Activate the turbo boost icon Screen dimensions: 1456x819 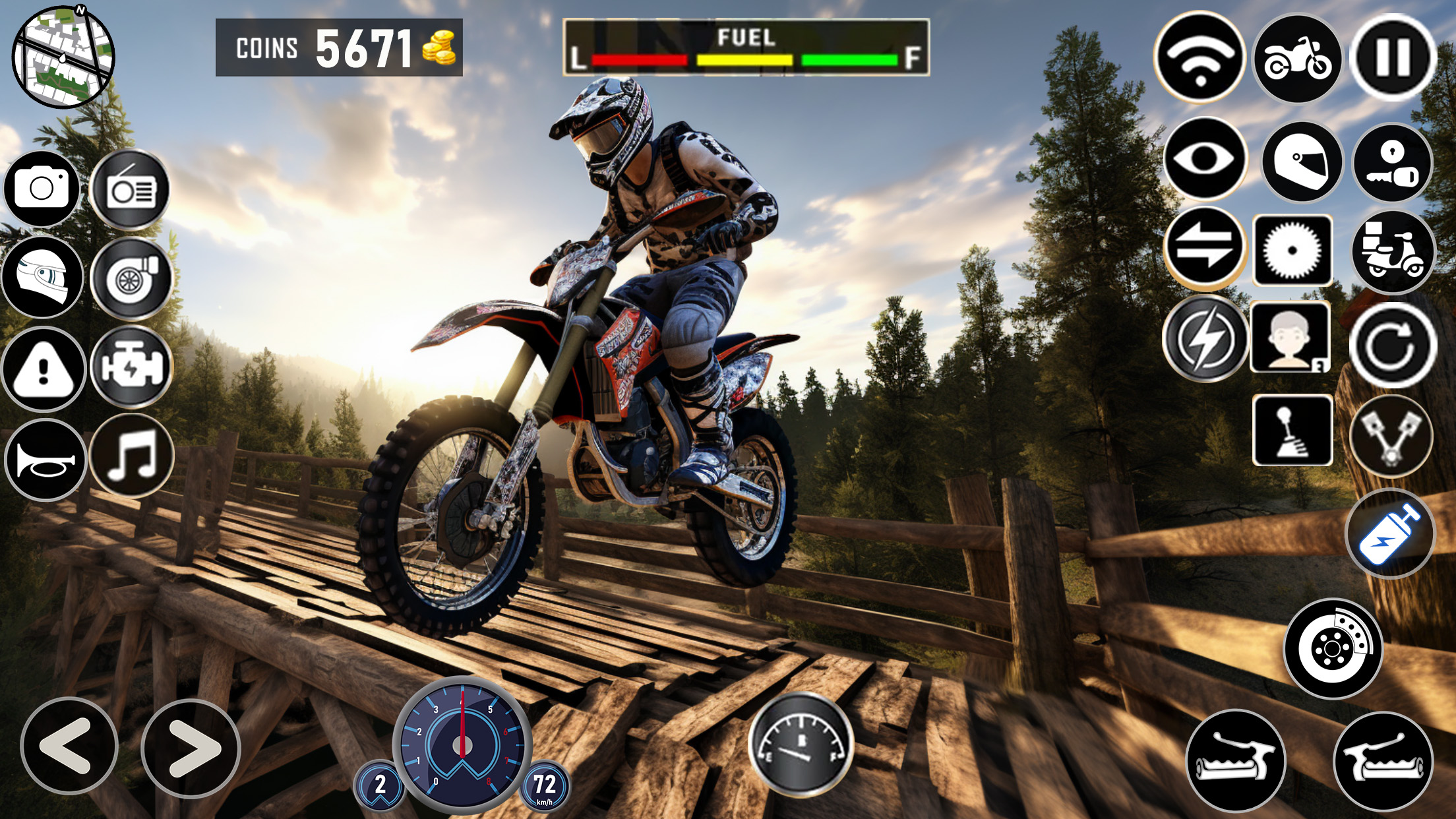(x=131, y=279)
